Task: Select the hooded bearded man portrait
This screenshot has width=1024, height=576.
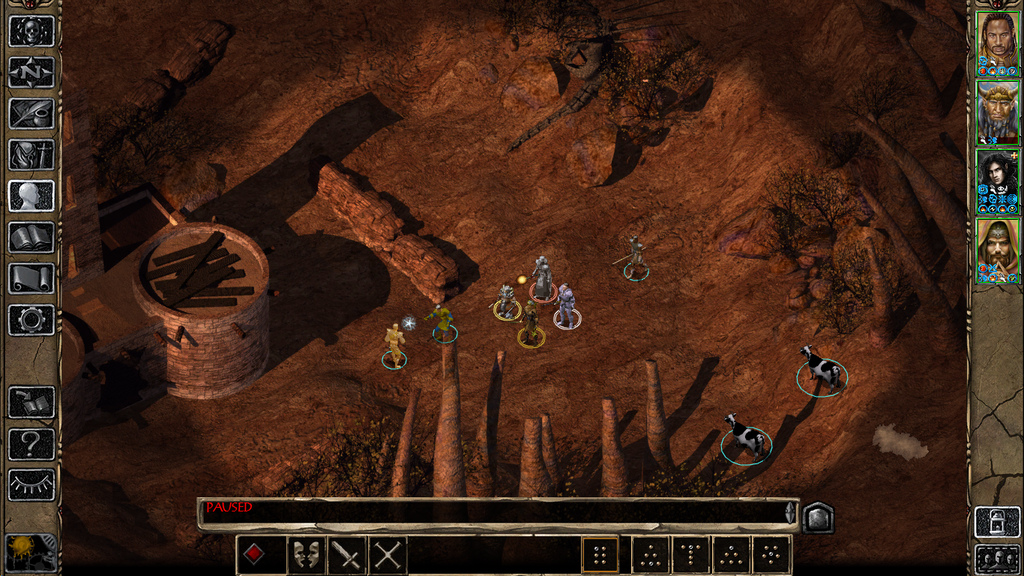Action: click(997, 250)
